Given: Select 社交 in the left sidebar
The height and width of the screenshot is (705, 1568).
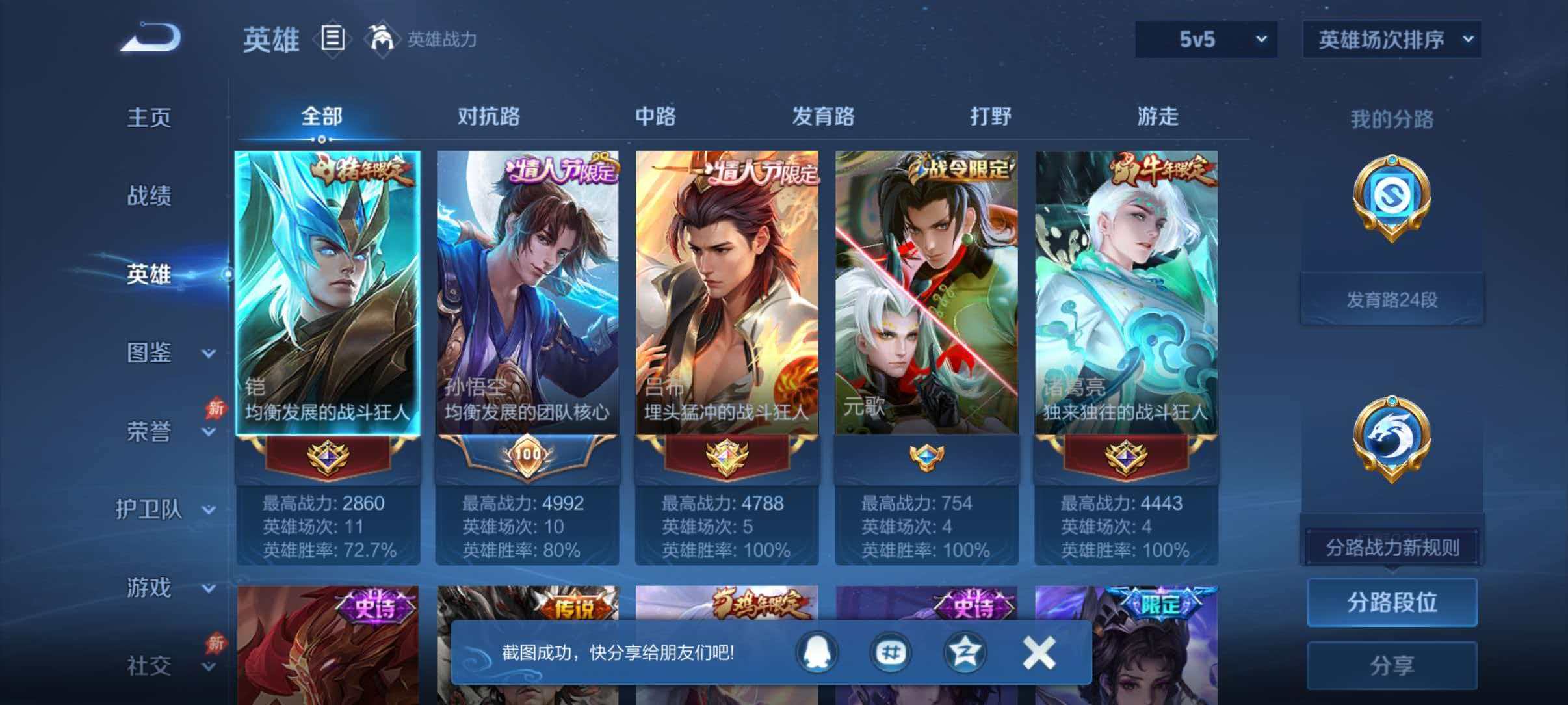Looking at the screenshot, I should tap(148, 667).
